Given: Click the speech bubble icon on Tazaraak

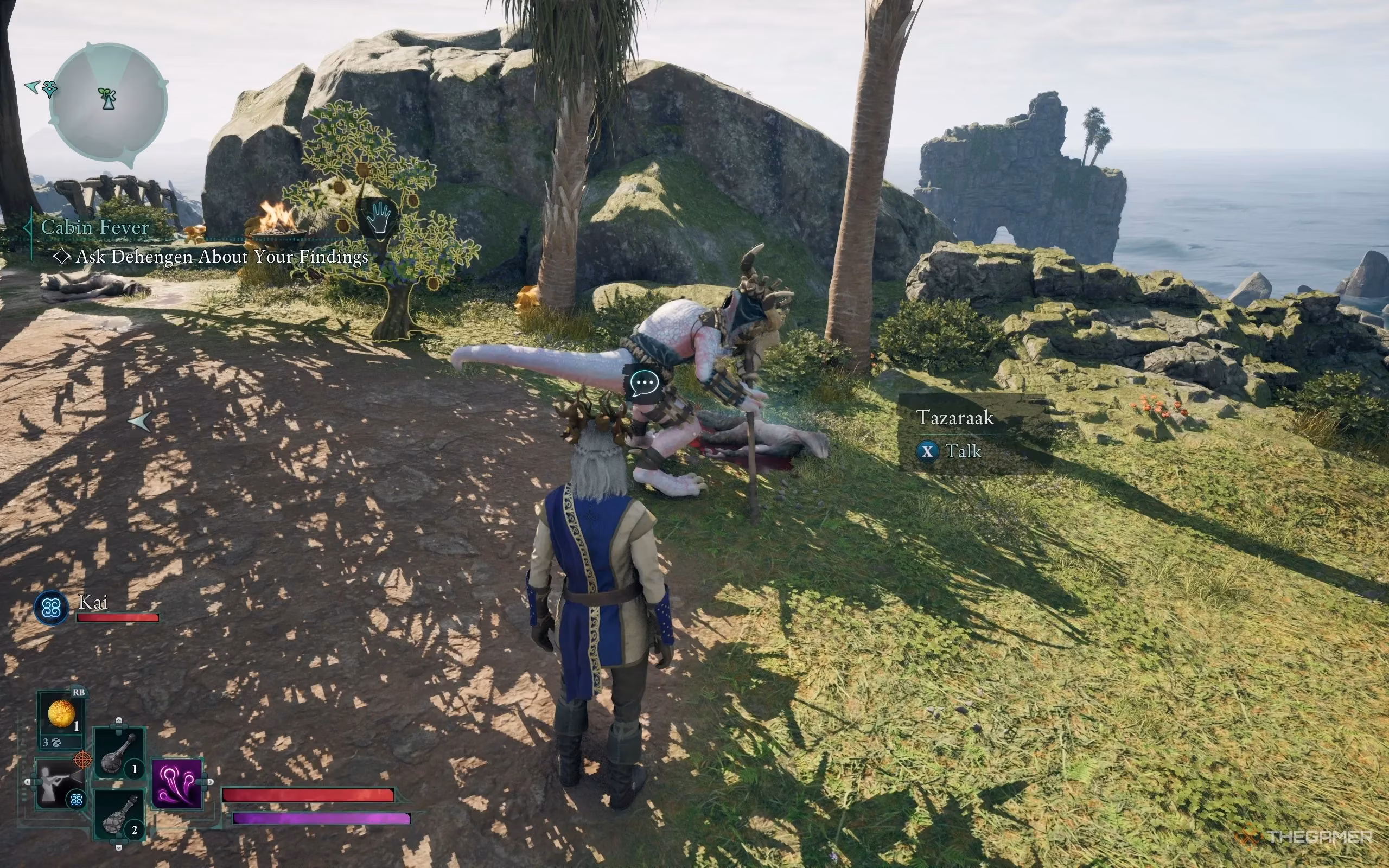Looking at the screenshot, I should coord(644,382).
